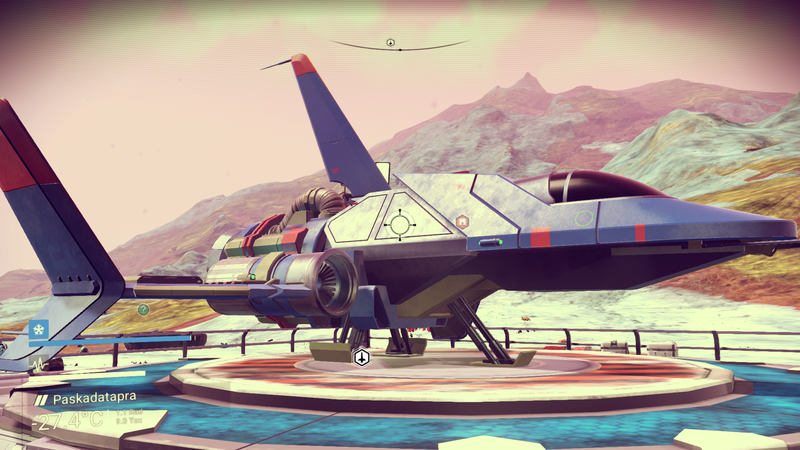Click the snowflake cold hazard icon

(40, 328)
